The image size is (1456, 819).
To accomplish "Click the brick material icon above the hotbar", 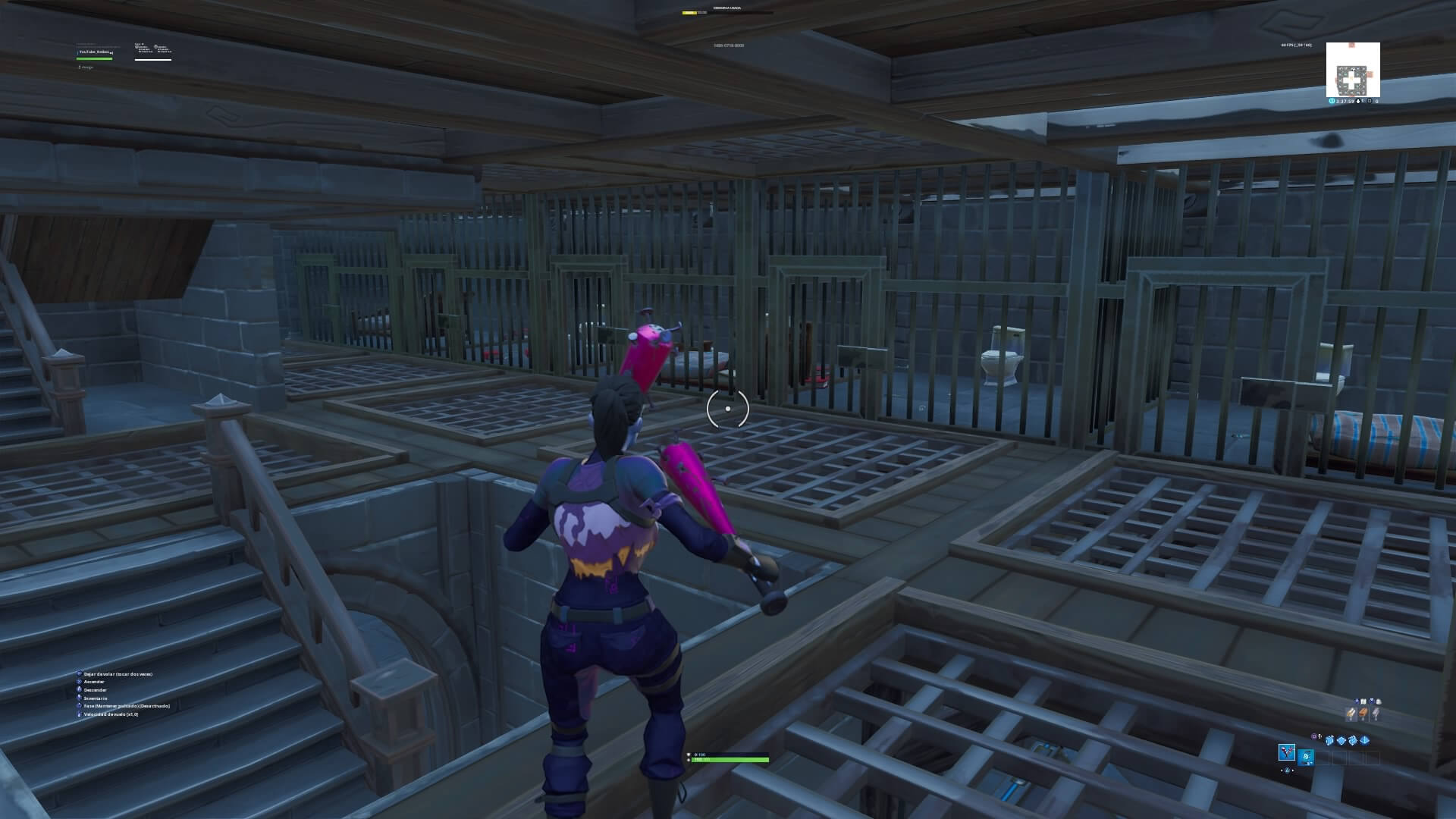I will 1363,714.
